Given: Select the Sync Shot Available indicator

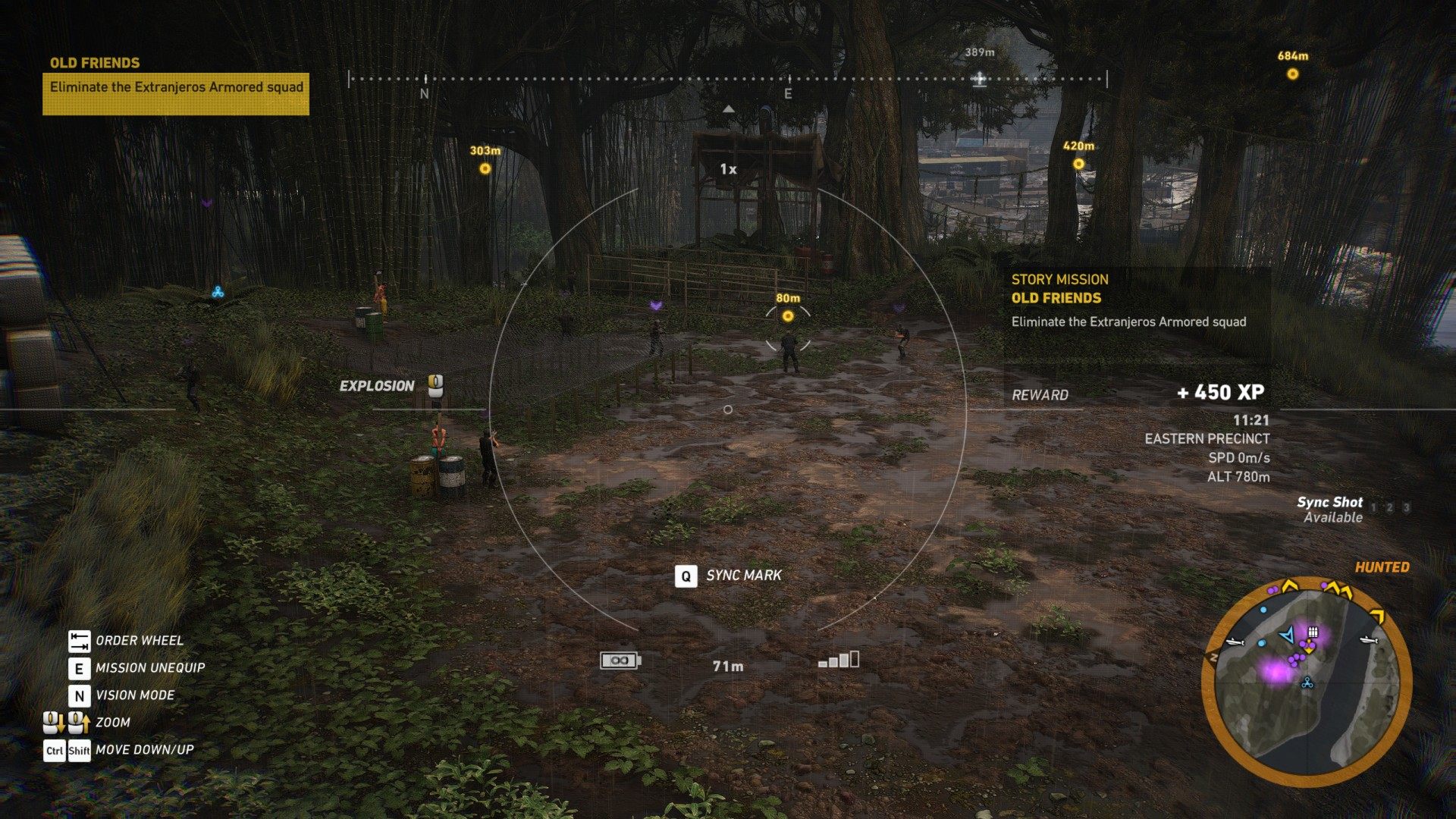Looking at the screenshot, I should coord(1332,510).
